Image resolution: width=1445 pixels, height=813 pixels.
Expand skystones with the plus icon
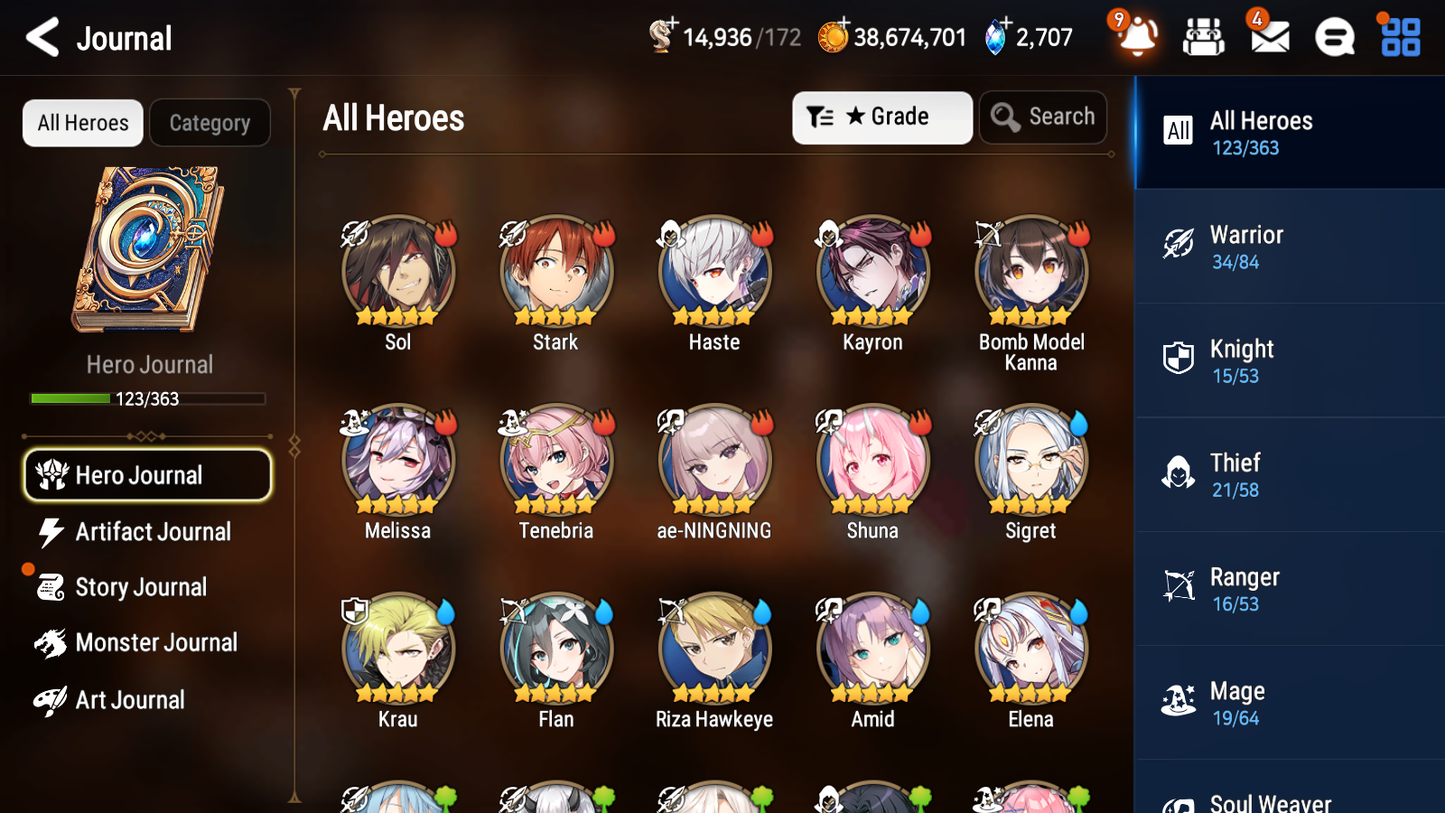(1008, 22)
